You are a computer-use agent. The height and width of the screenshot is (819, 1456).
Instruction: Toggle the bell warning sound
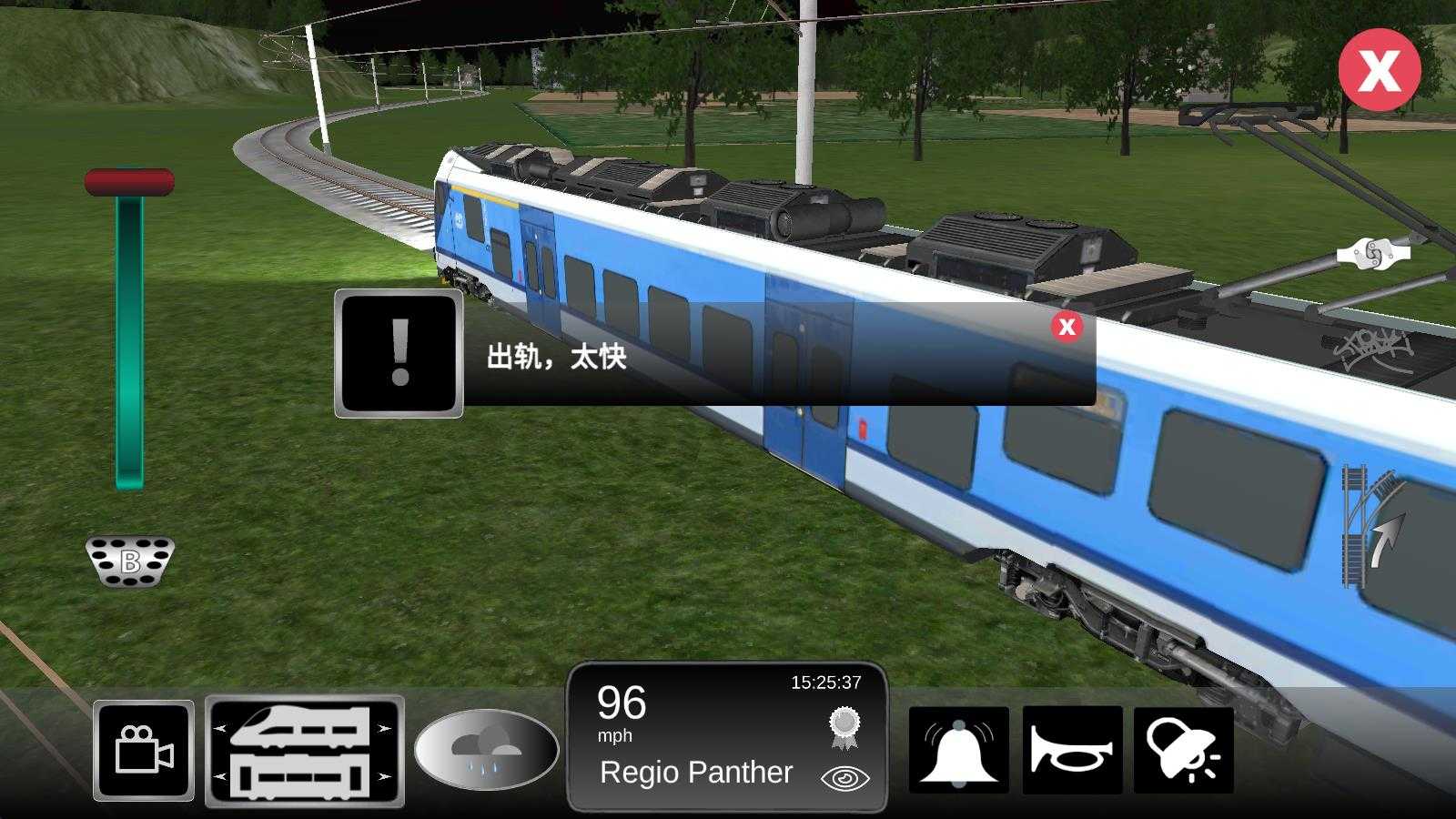[962, 749]
